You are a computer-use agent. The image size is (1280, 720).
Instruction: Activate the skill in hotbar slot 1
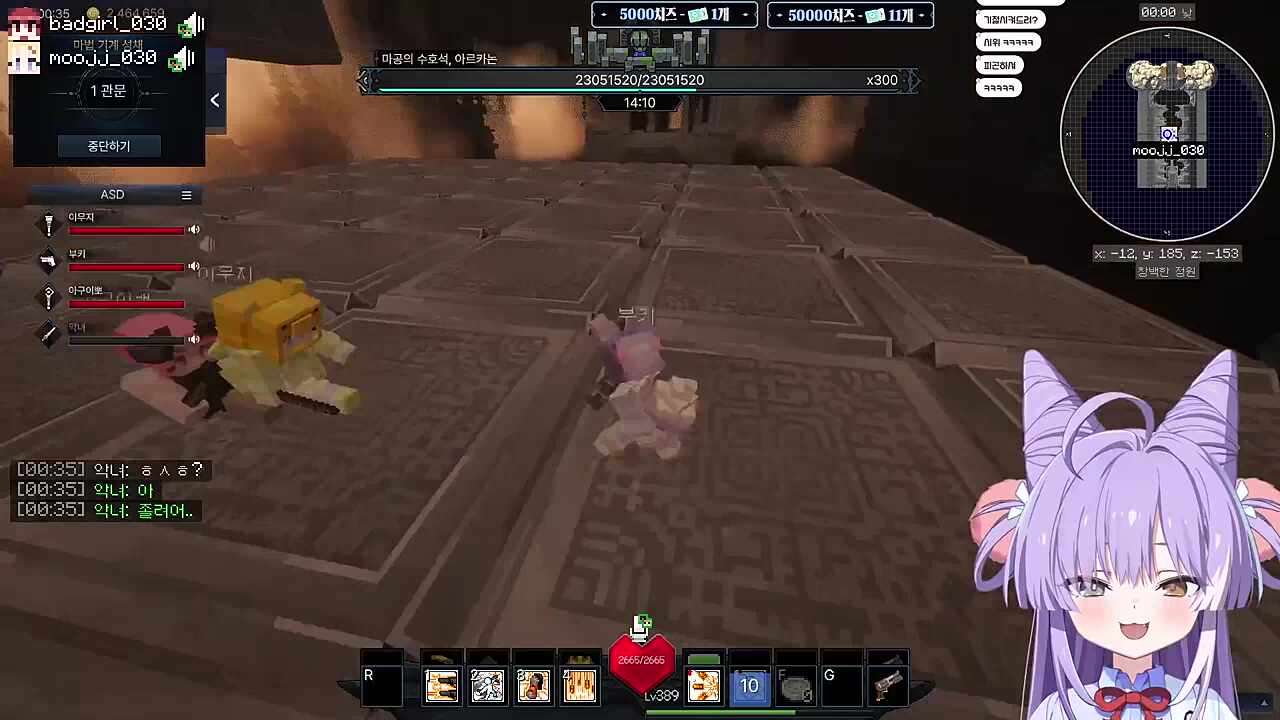click(x=441, y=685)
